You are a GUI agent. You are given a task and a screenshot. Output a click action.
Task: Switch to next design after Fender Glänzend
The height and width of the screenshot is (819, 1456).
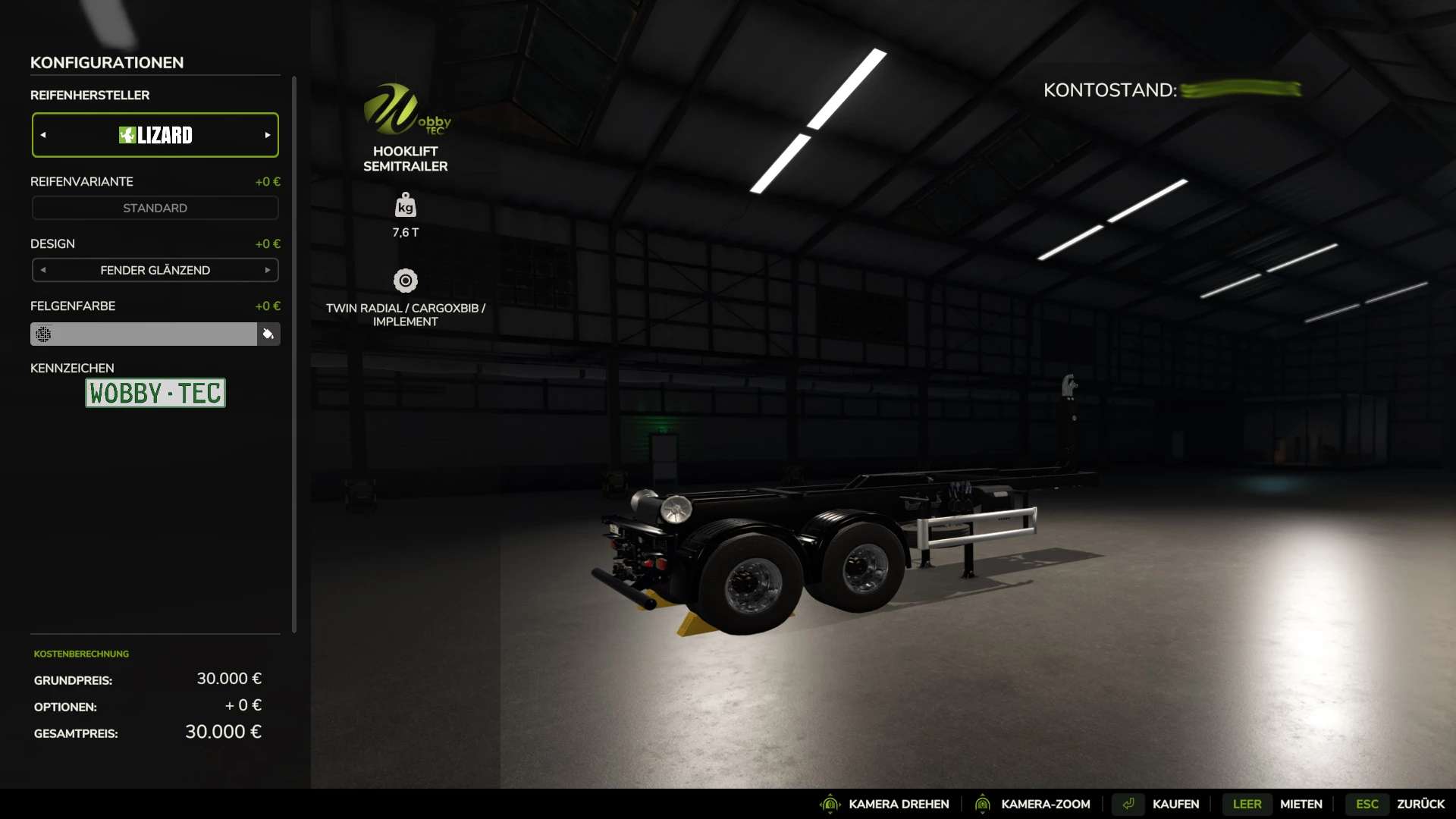pyautogui.click(x=267, y=270)
